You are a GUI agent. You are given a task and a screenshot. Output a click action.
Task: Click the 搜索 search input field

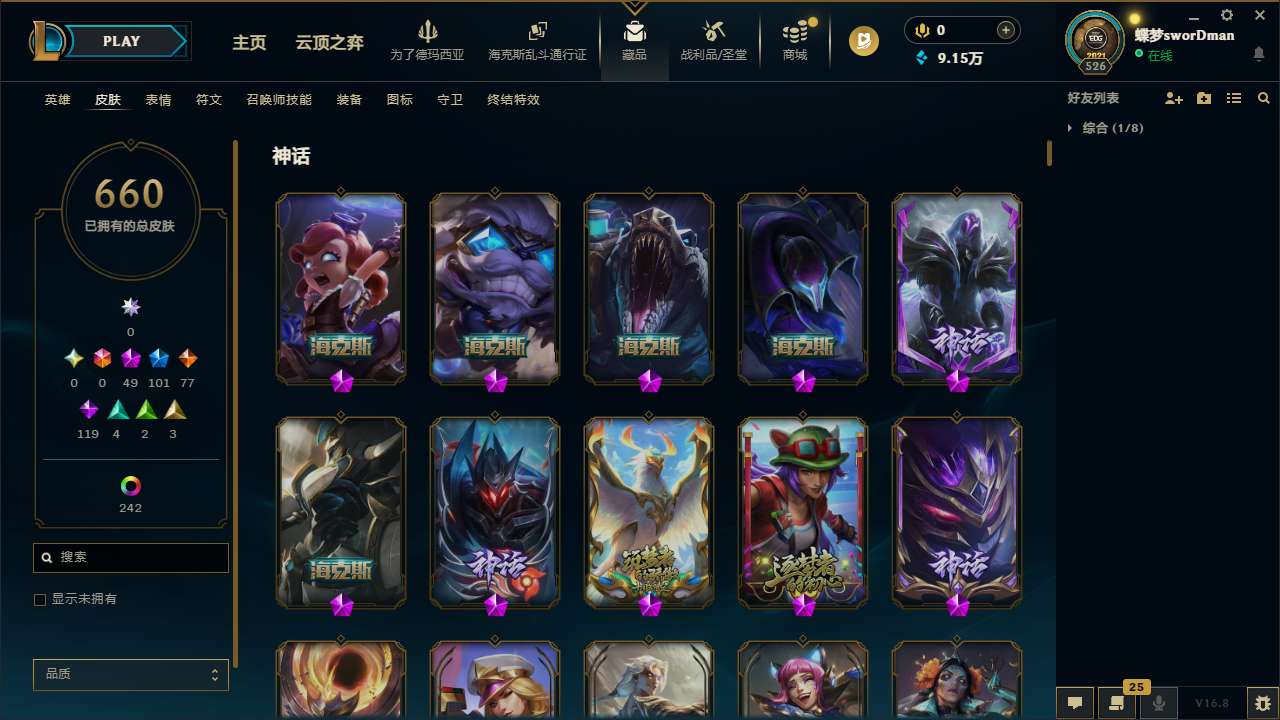(130, 557)
